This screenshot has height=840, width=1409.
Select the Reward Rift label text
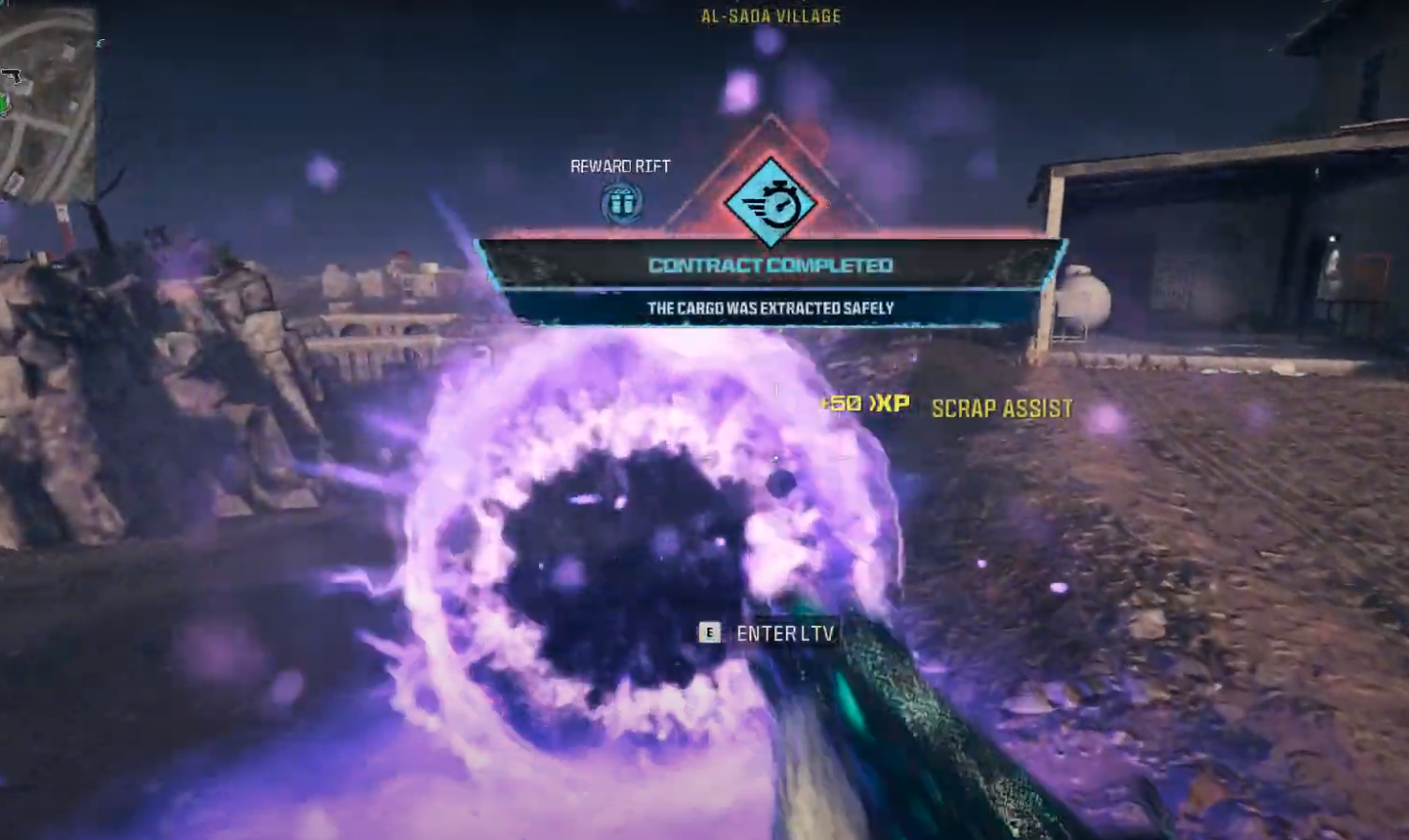[618, 166]
